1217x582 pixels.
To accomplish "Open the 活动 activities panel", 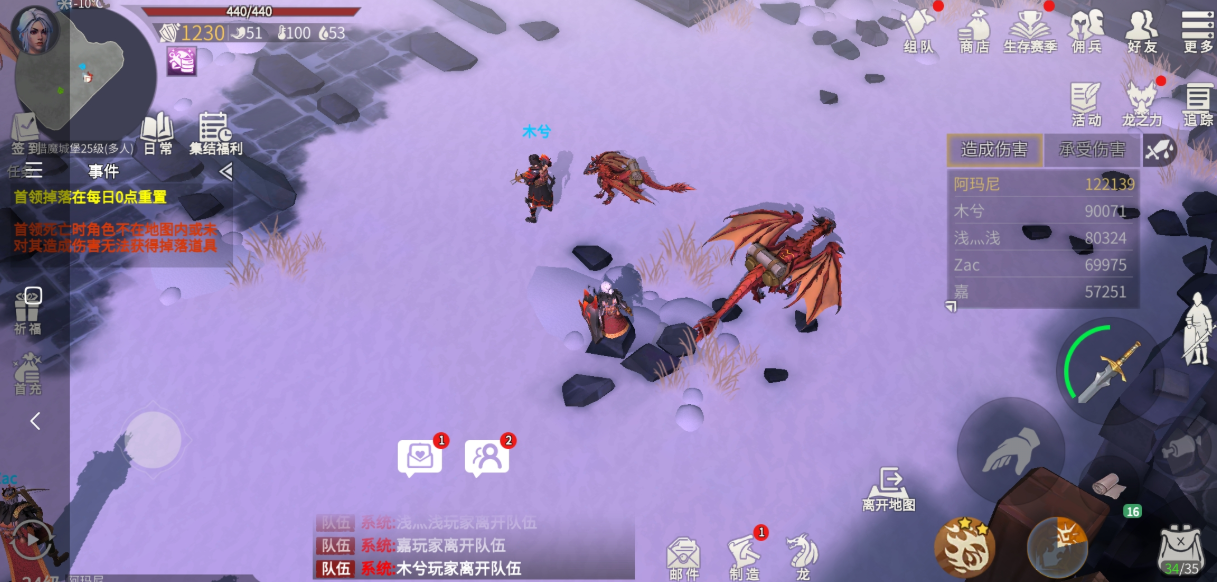I will [x=1086, y=104].
